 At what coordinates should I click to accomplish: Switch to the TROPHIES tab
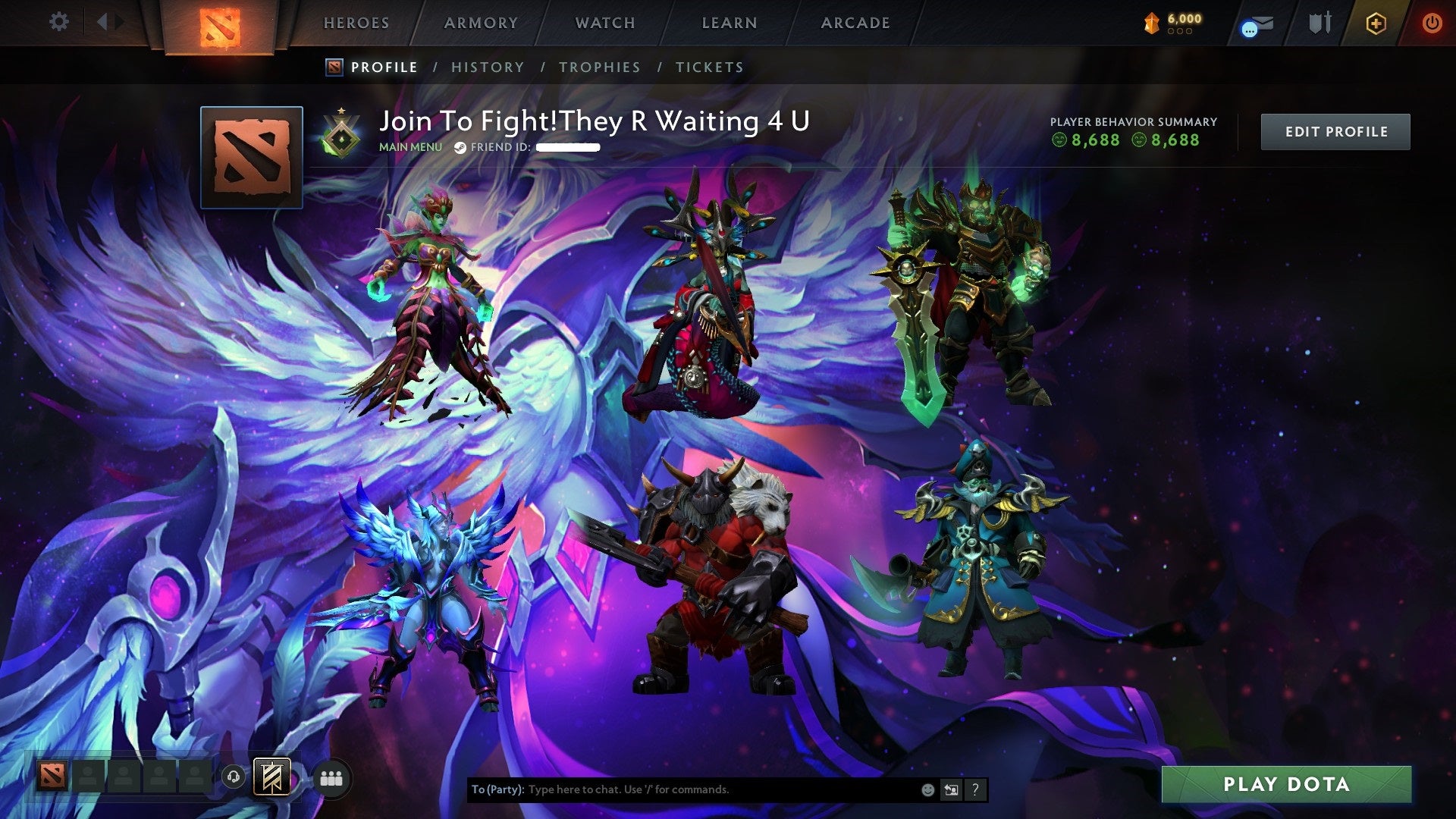pos(600,67)
